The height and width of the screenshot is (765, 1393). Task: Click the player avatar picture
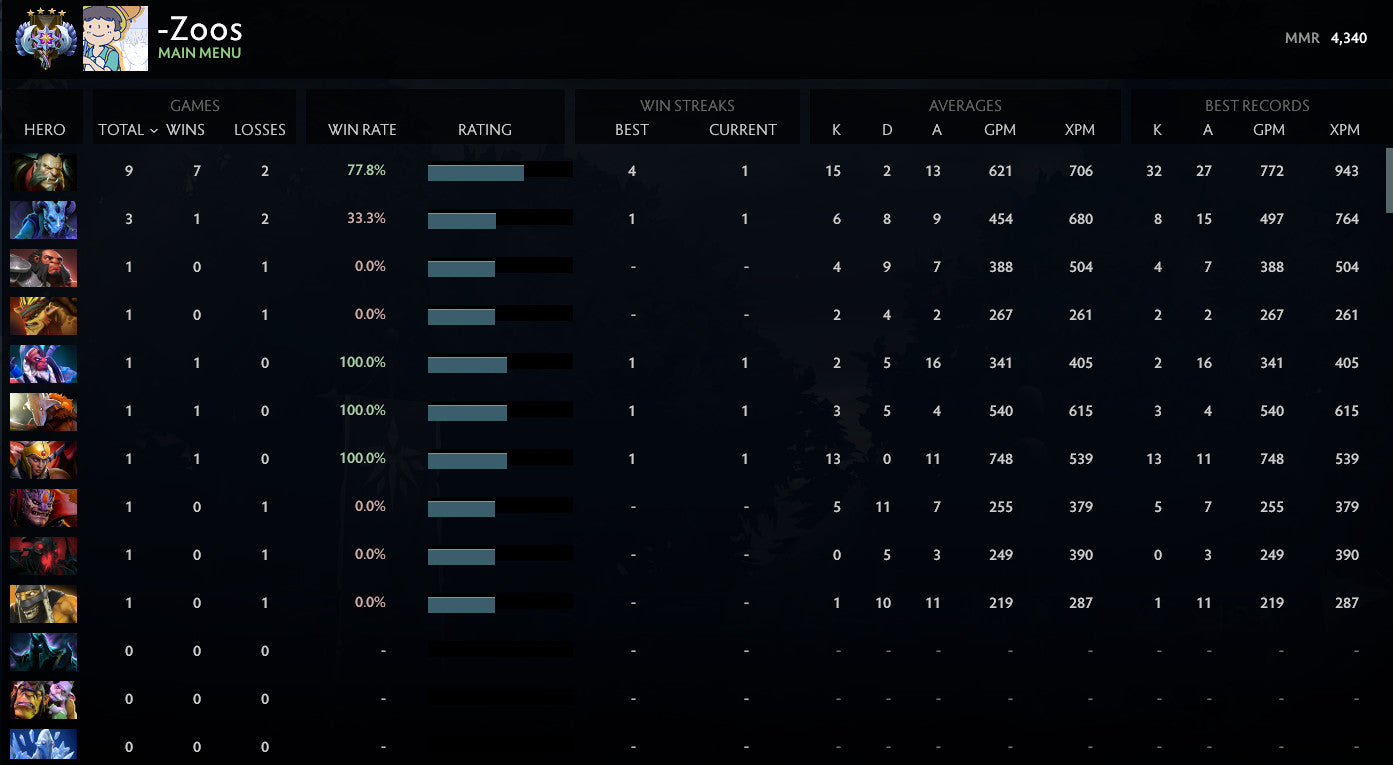click(x=117, y=38)
